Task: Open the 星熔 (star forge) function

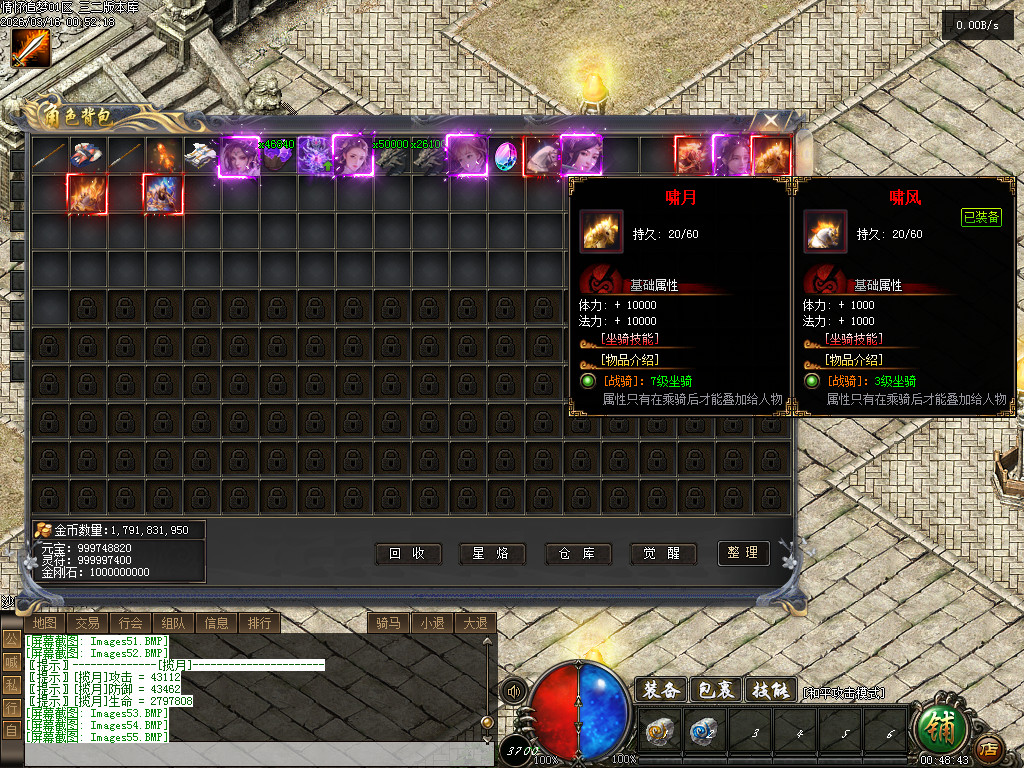Action: coord(492,553)
